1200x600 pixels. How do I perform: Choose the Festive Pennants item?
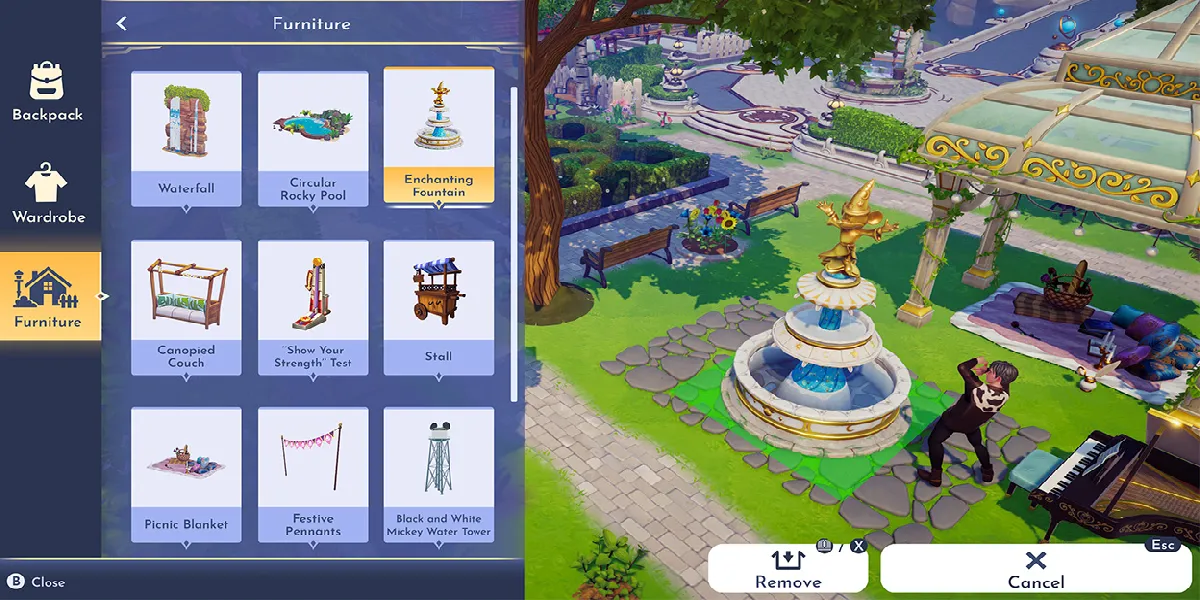click(313, 473)
